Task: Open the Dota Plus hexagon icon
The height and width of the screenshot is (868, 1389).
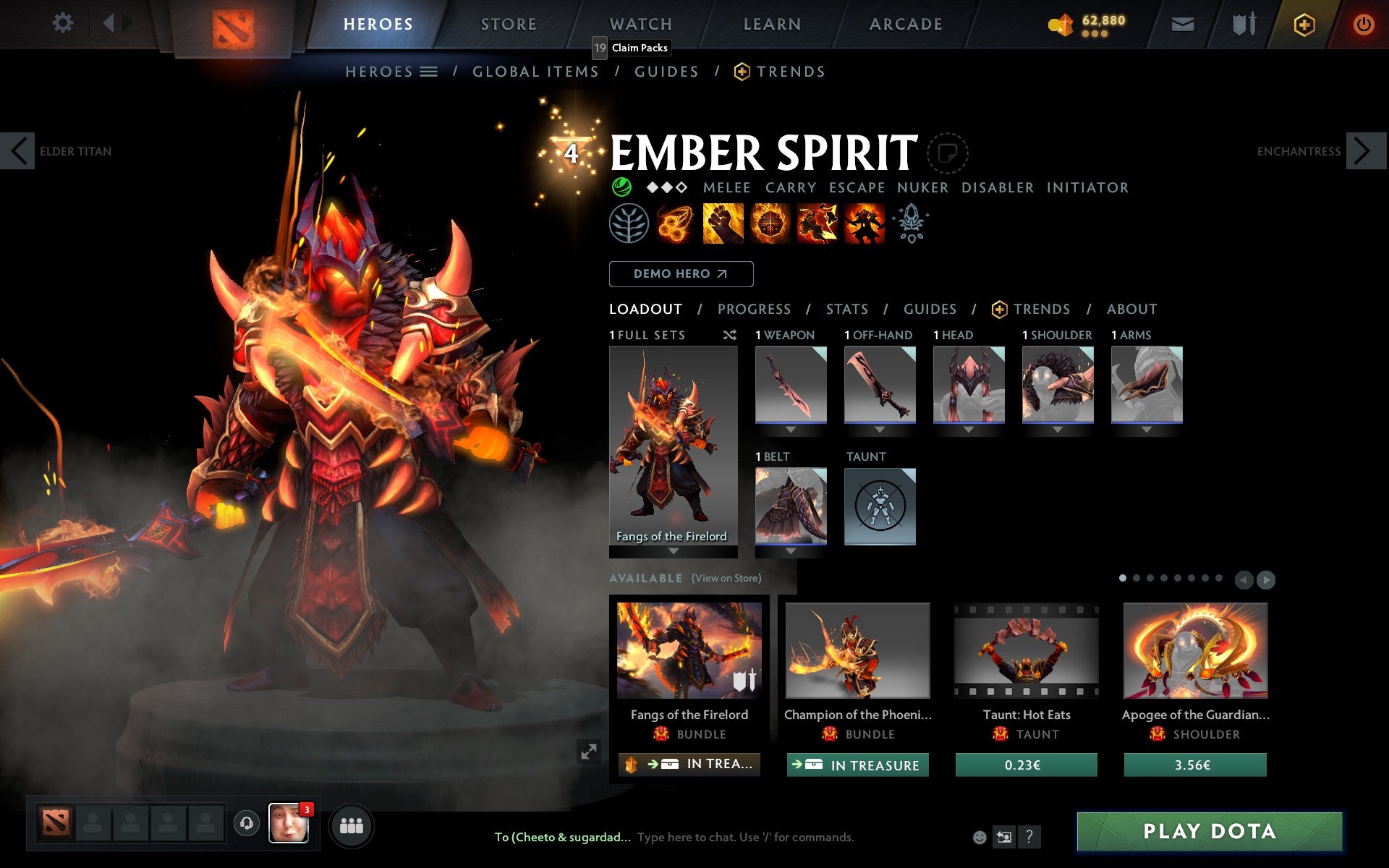Action: (x=1303, y=24)
